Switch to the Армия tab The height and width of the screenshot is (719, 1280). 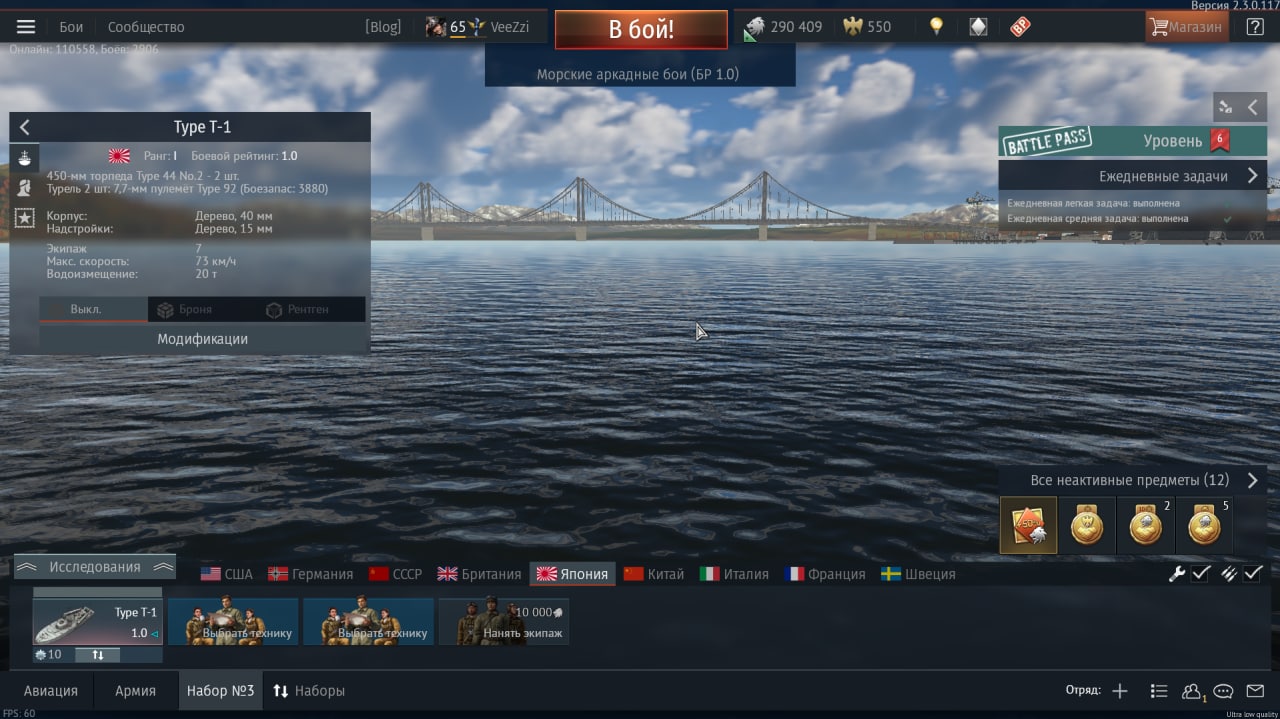pyautogui.click(x=135, y=691)
